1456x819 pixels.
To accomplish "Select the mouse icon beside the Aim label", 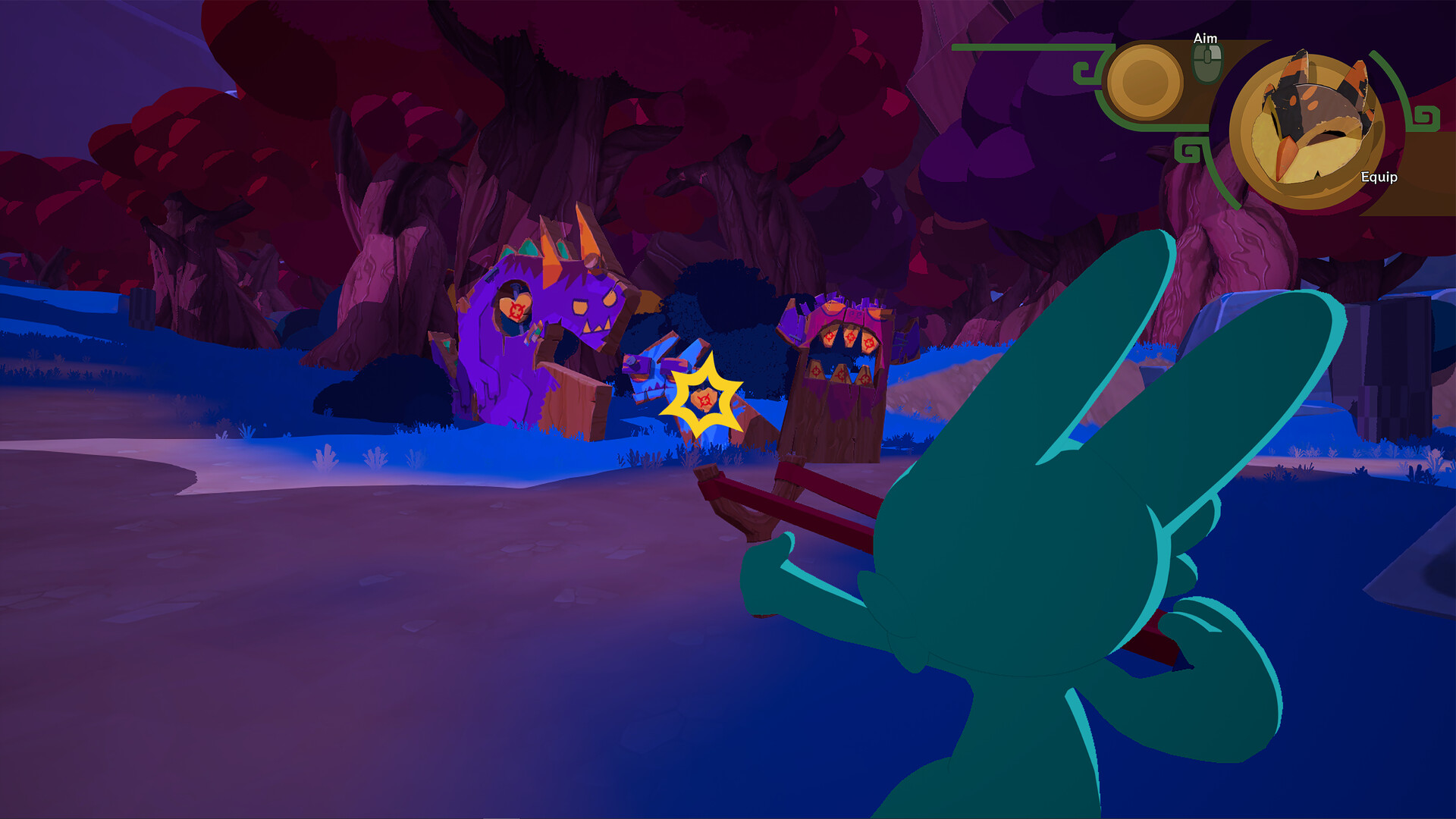I will tap(1206, 62).
